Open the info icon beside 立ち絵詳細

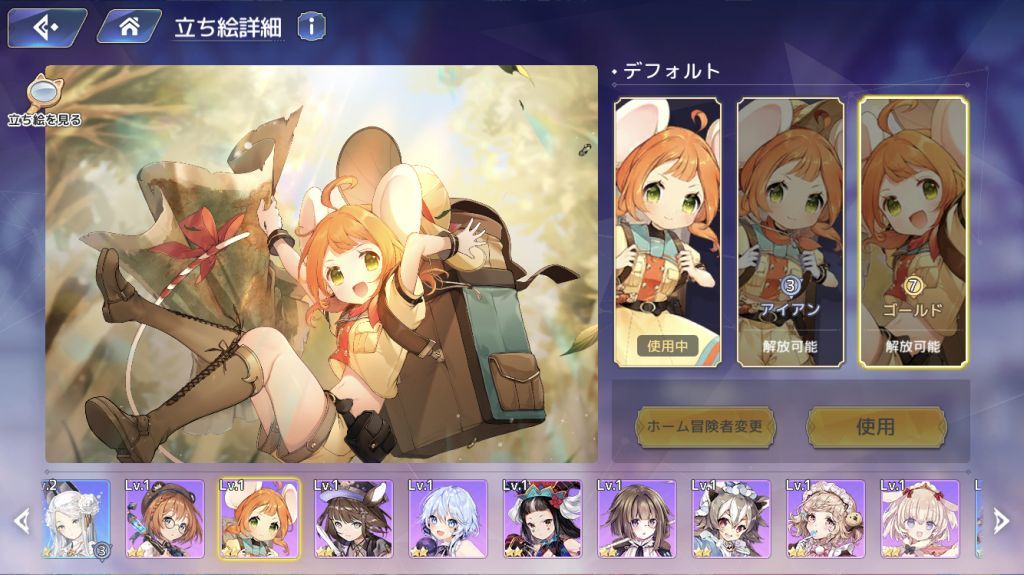(310, 27)
